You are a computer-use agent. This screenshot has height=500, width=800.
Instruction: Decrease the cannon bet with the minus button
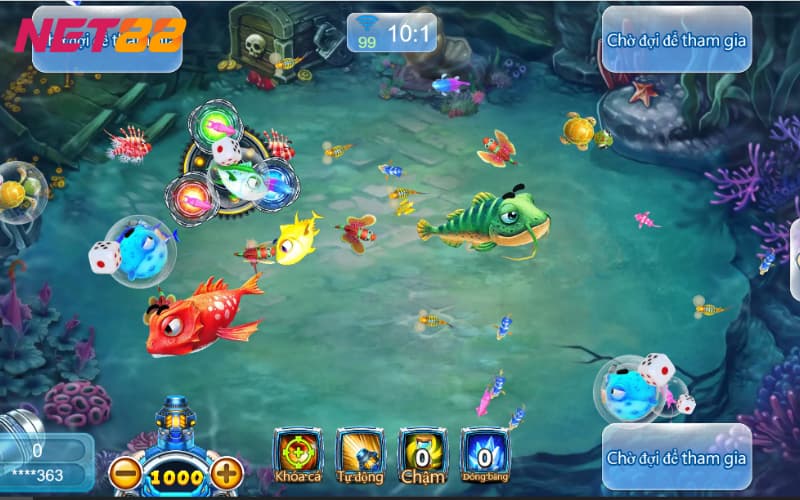pyautogui.click(x=125, y=474)
